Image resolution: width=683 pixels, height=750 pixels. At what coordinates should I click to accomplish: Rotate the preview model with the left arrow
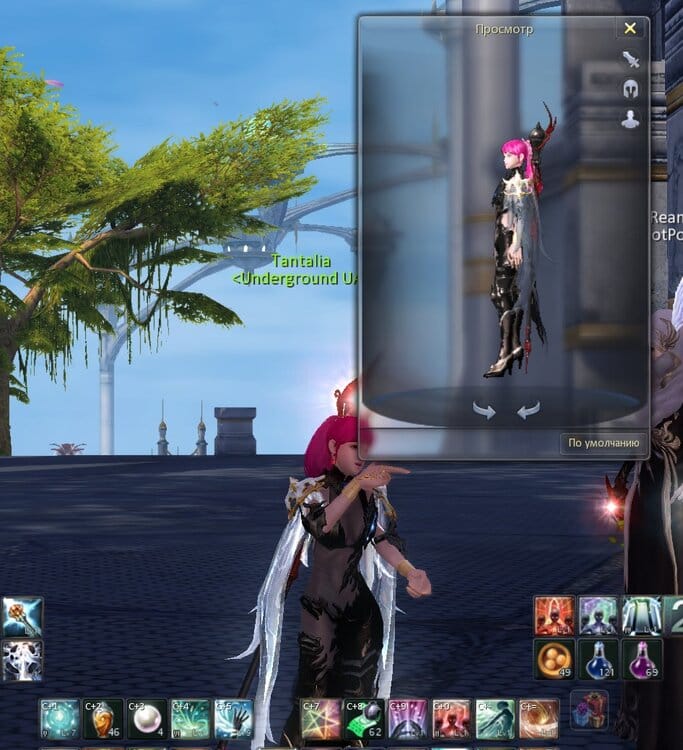[484, 411]
